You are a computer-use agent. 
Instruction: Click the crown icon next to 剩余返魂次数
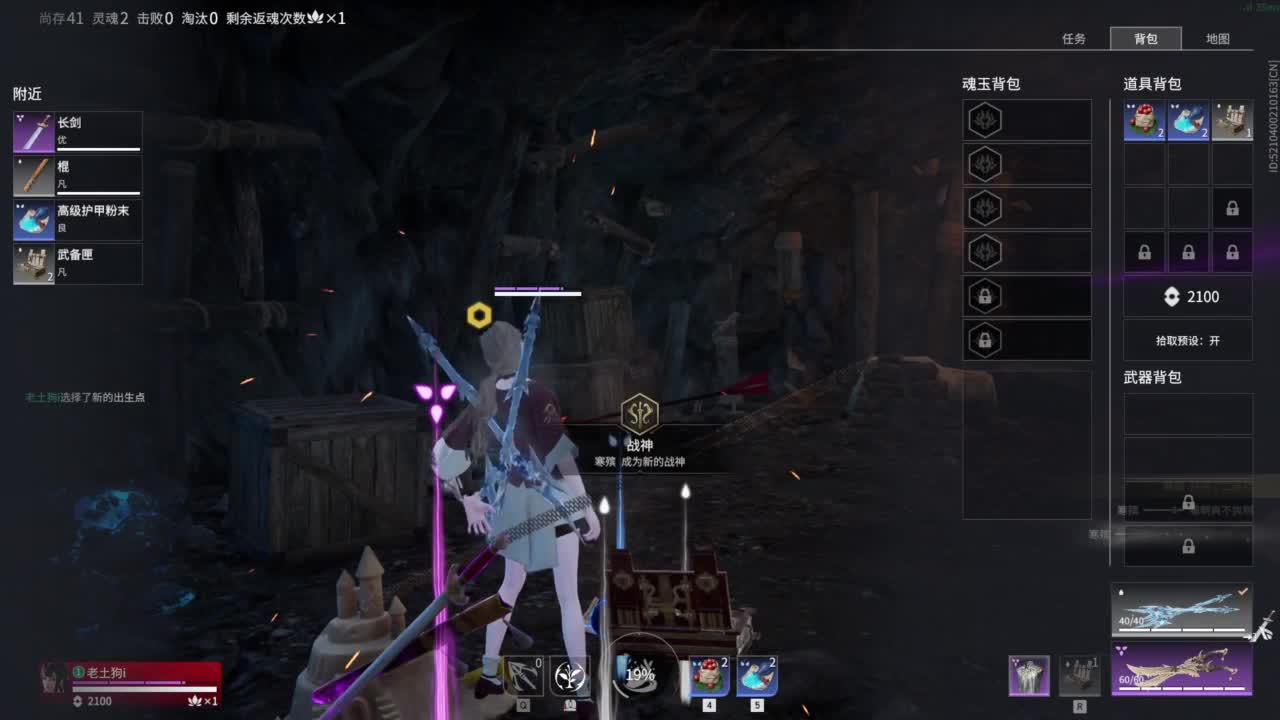(x=315, y=17)
